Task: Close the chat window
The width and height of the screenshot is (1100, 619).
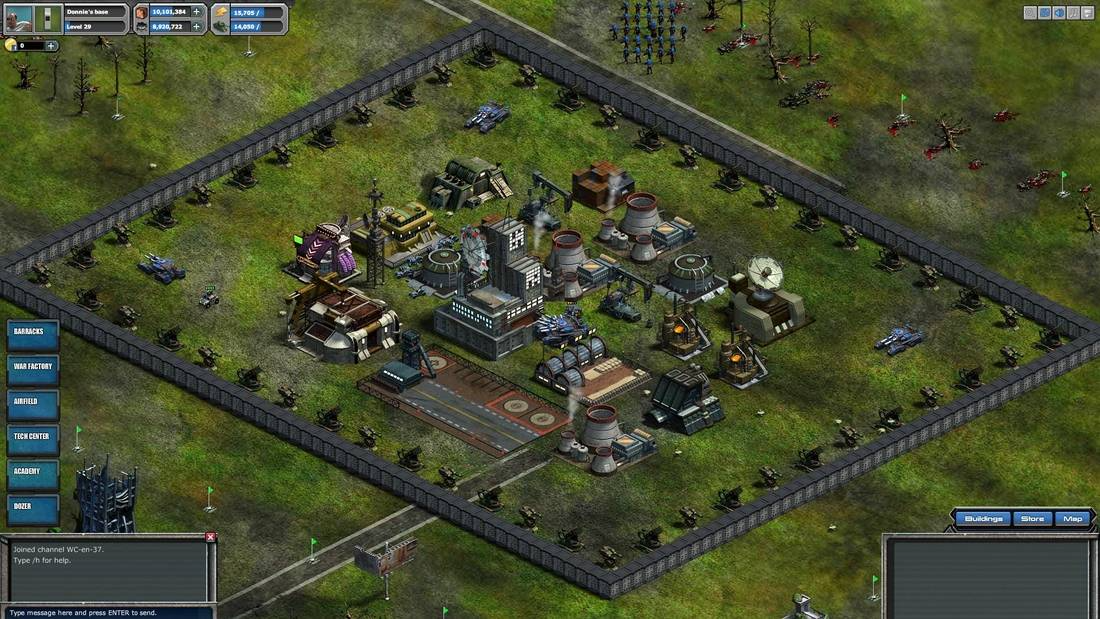Action: 210,537
